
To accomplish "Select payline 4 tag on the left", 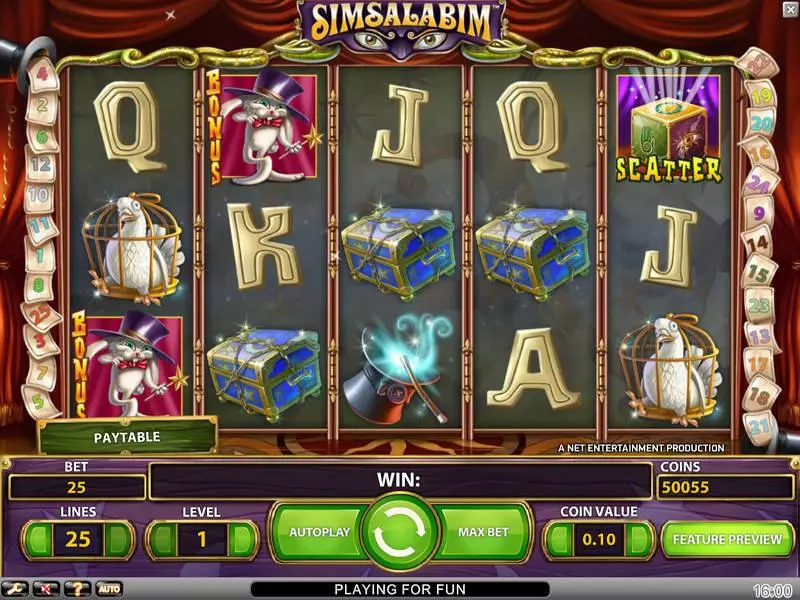I will click(x=42, y=73).
